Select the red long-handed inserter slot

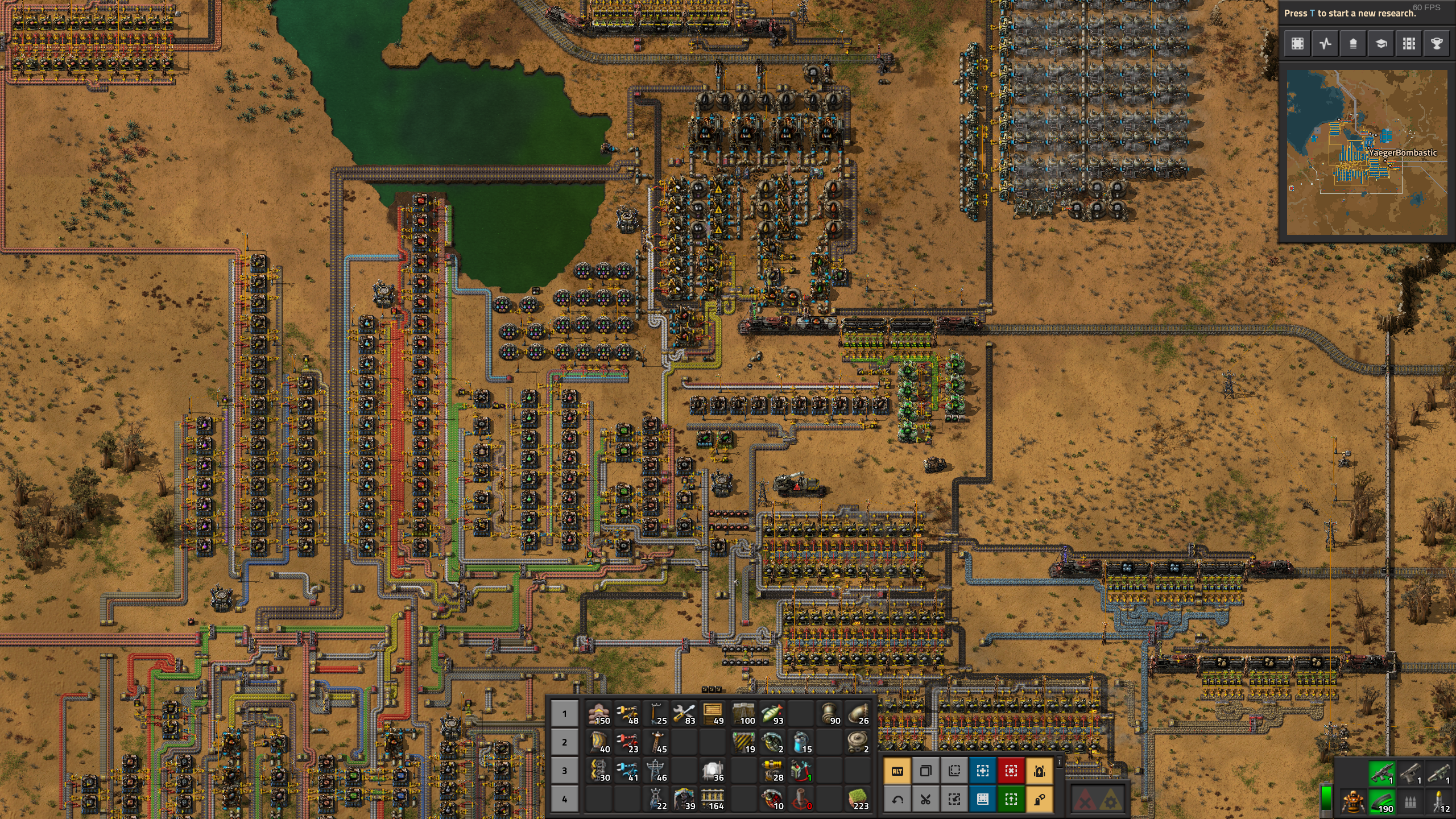click(x=627, y=742)
